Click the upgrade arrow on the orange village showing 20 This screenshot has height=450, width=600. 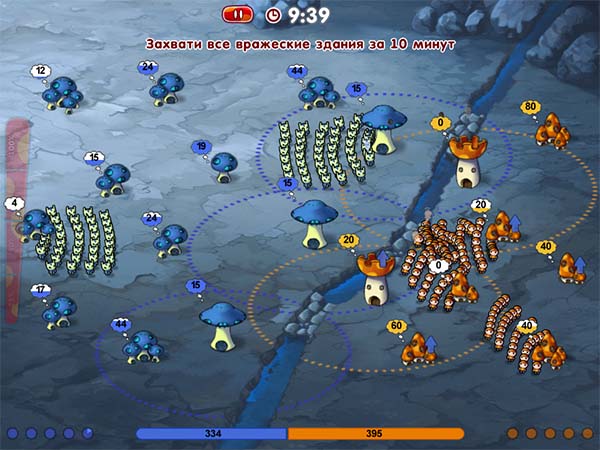pyautogui.click(x=517, y=222)
